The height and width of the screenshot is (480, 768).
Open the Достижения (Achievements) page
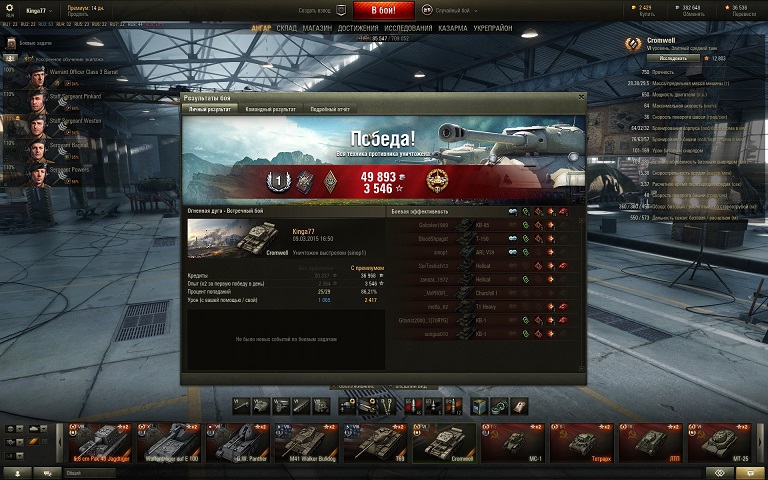click(358, 28)
